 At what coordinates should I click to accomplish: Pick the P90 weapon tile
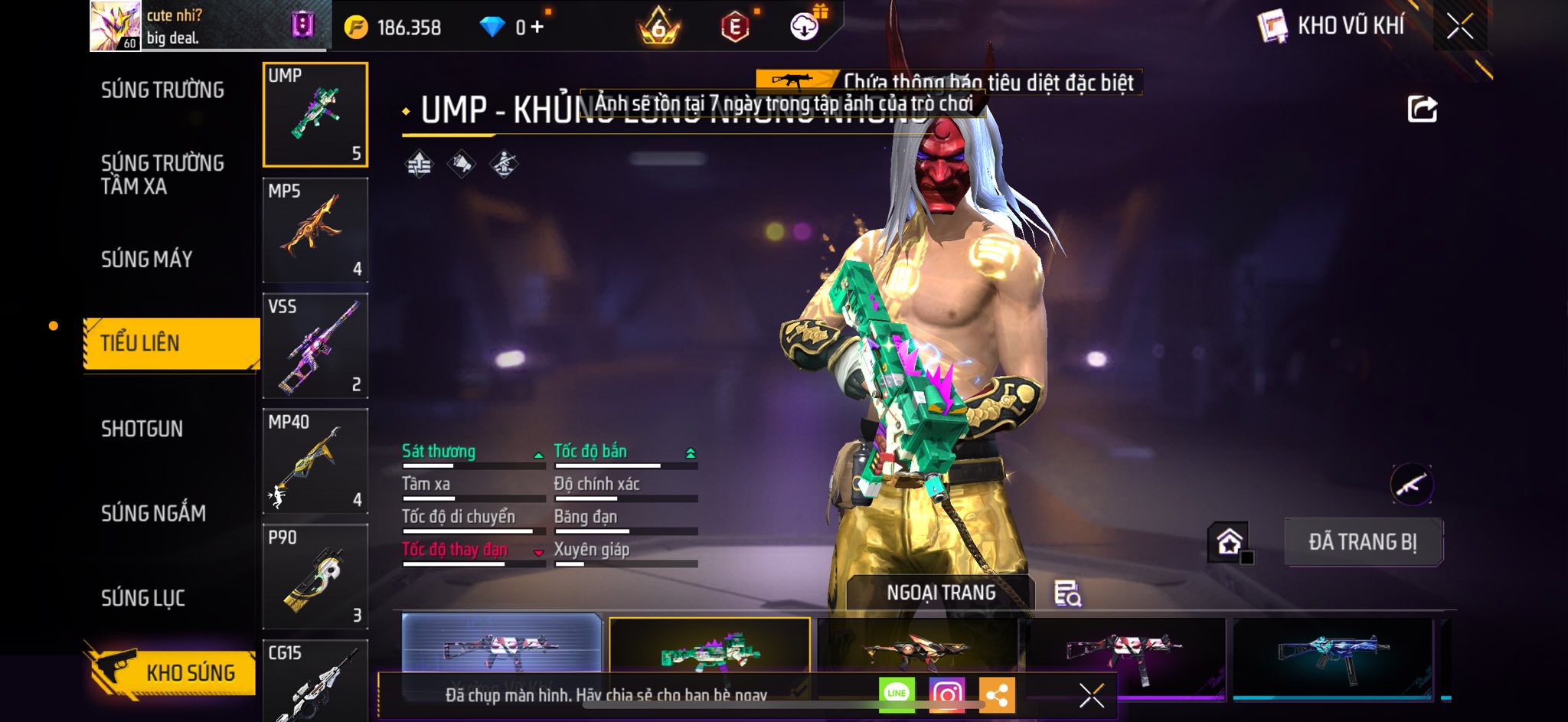pos(315,577)
